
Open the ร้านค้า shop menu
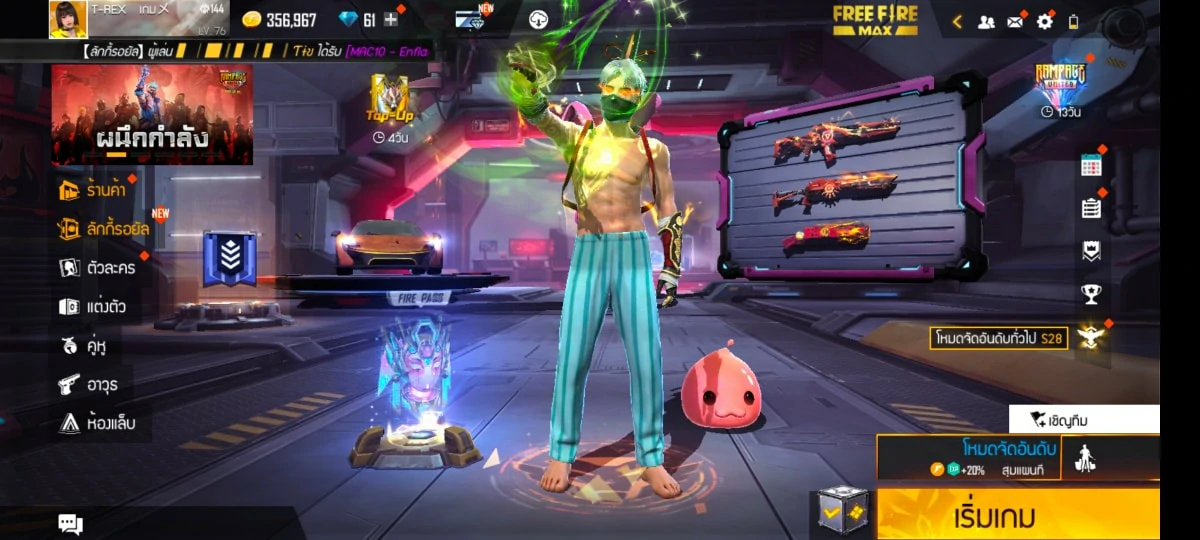click(x=94, y=190)
